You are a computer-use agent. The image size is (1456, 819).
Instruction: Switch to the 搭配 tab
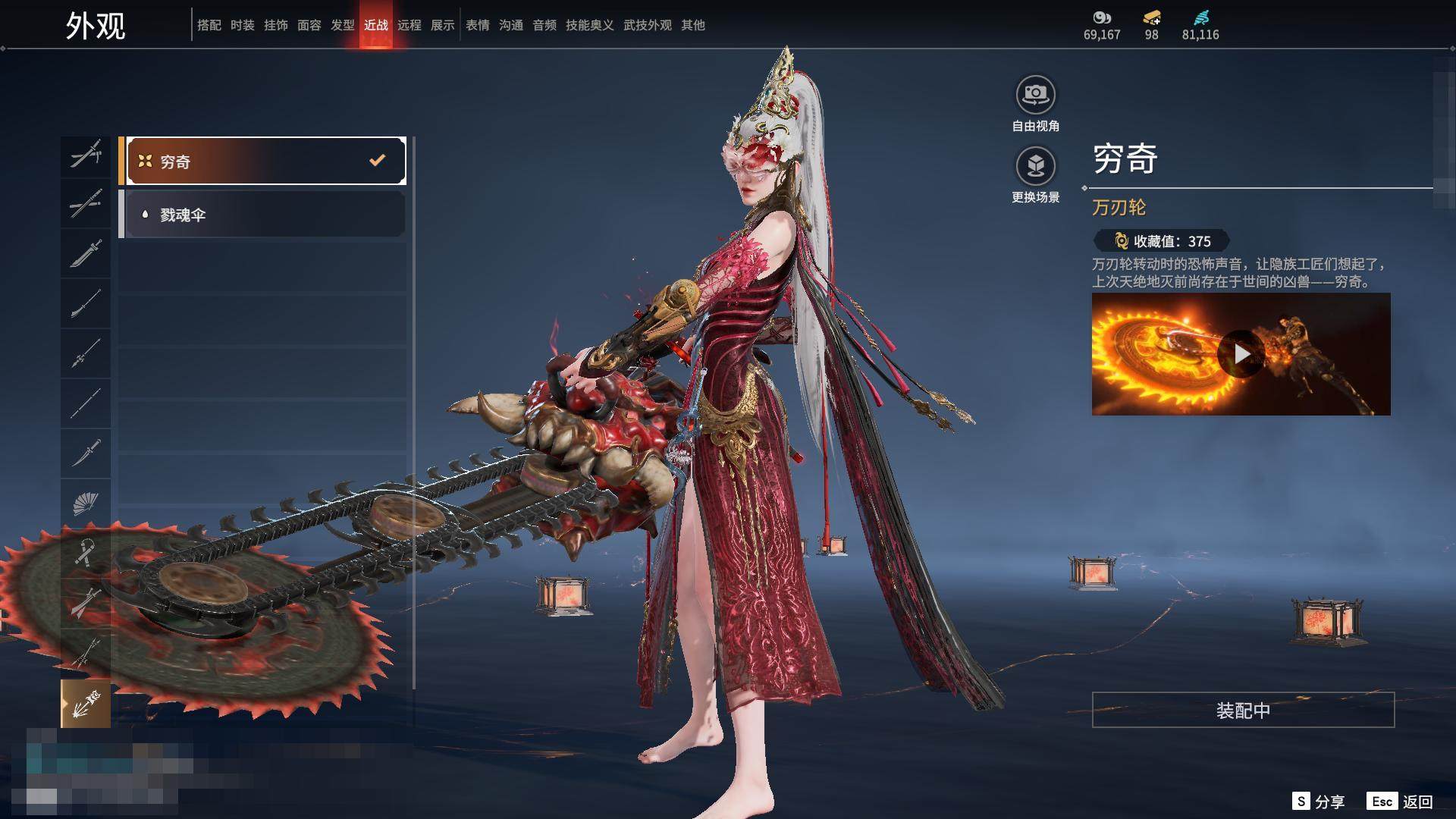click(x=209, y=25)
